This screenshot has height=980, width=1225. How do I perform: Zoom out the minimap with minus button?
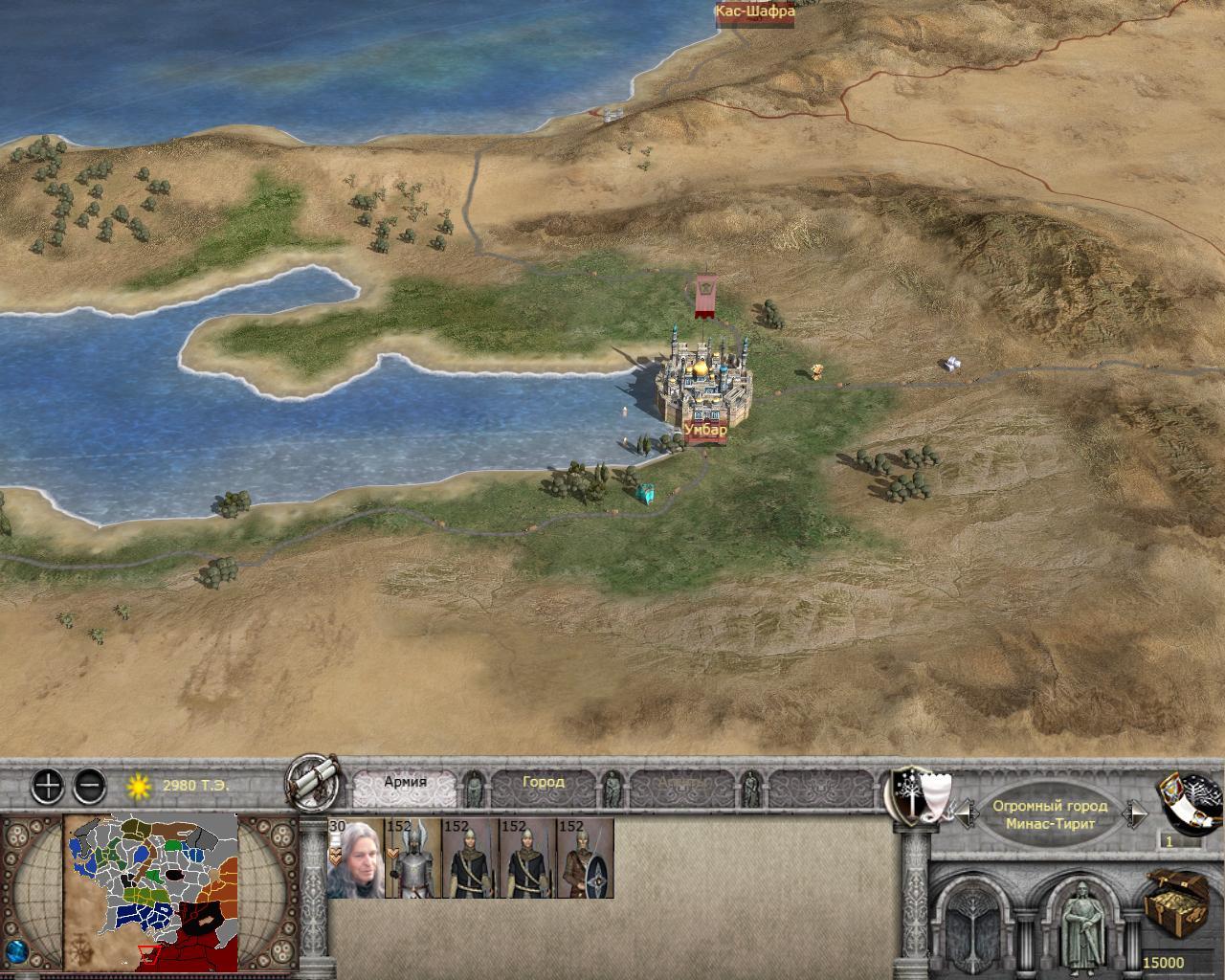(x=89, y=787)
